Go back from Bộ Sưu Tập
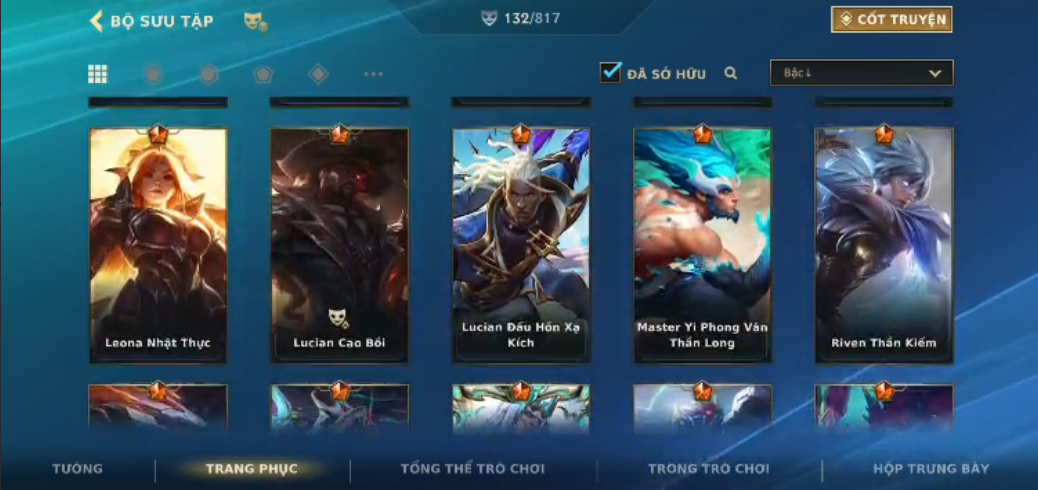Image resolution: width=1038 pixels, height=490 pixels. (x=97, y=21)
